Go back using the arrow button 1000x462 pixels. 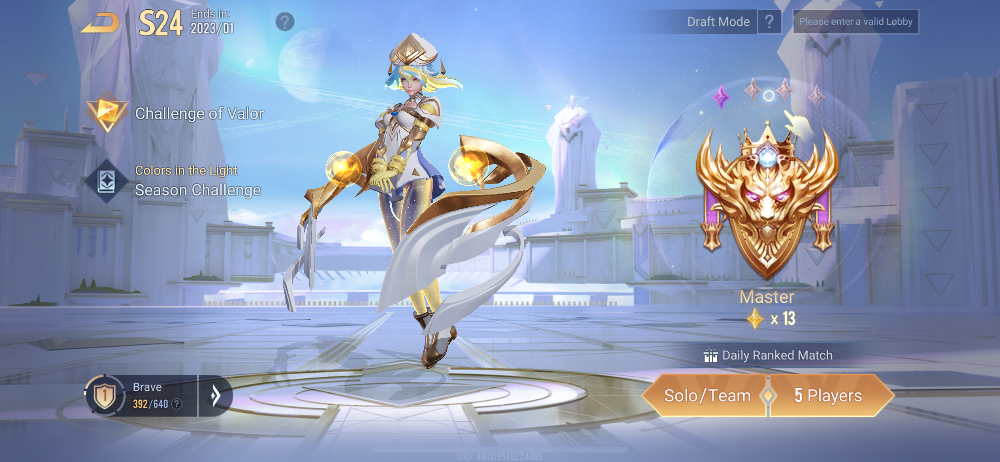[100, 22]
